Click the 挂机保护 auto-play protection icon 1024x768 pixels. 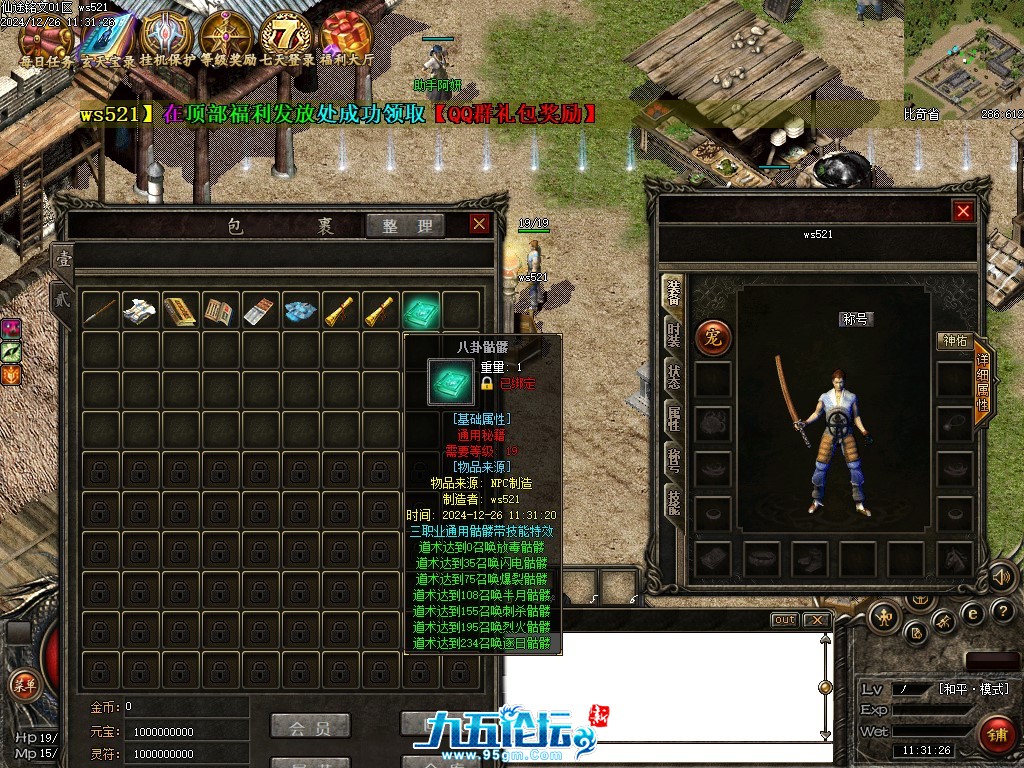[x=161, y=37]
